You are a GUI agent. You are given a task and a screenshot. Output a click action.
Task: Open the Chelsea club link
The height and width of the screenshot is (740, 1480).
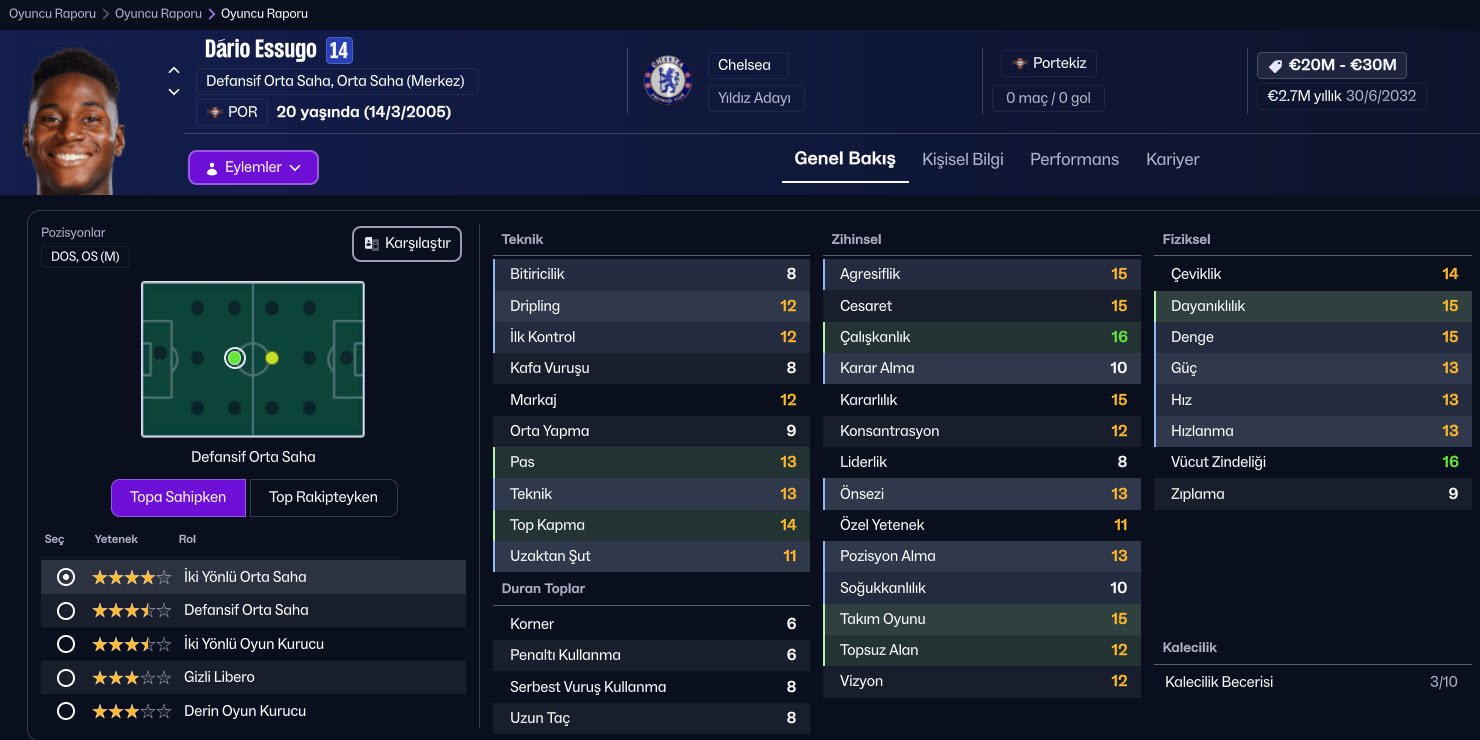pyautogui.click(x=744, y=65)
